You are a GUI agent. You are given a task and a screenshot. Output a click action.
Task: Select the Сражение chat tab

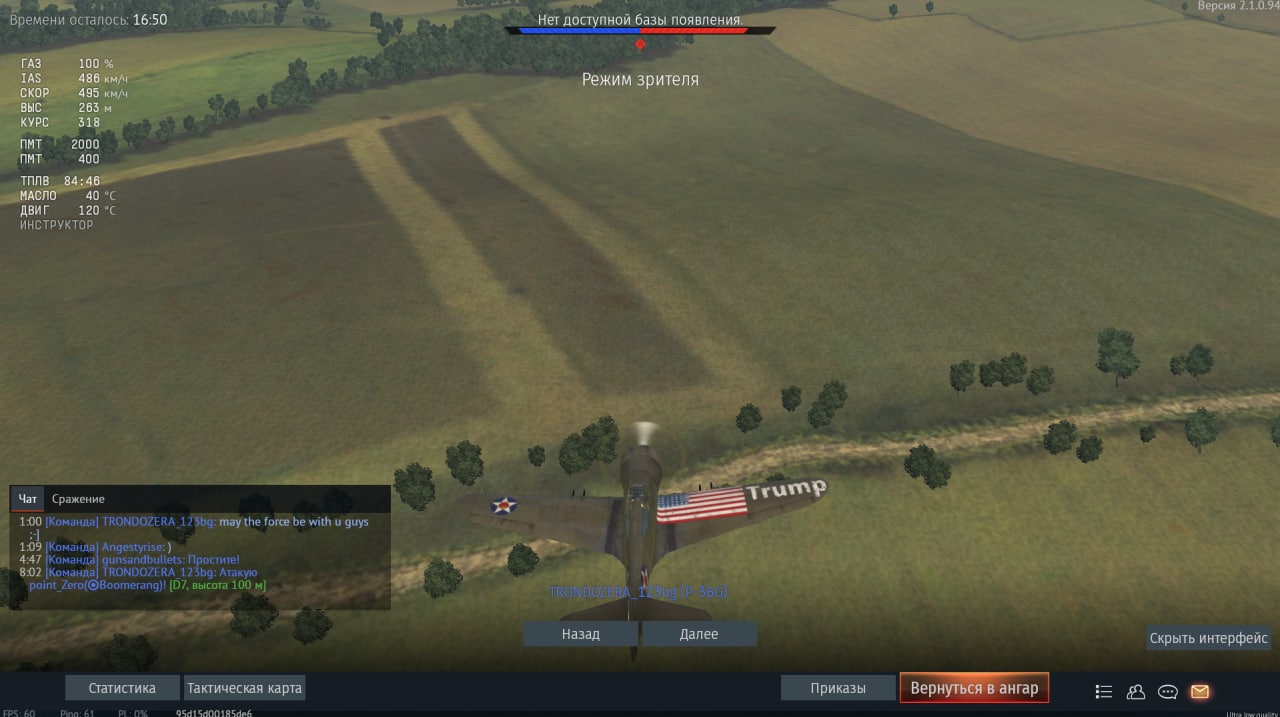(78, 499)
